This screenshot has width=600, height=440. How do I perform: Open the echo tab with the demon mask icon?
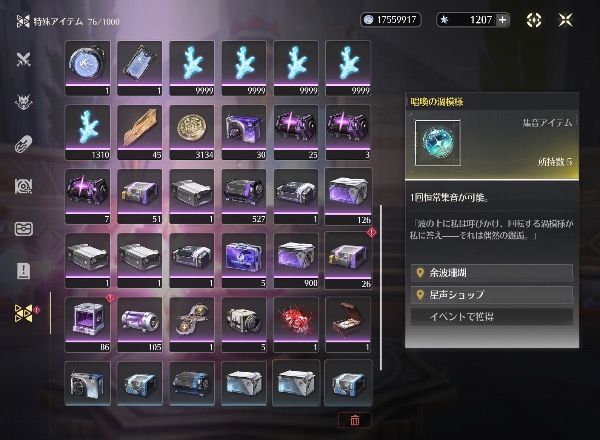(24, 101)
